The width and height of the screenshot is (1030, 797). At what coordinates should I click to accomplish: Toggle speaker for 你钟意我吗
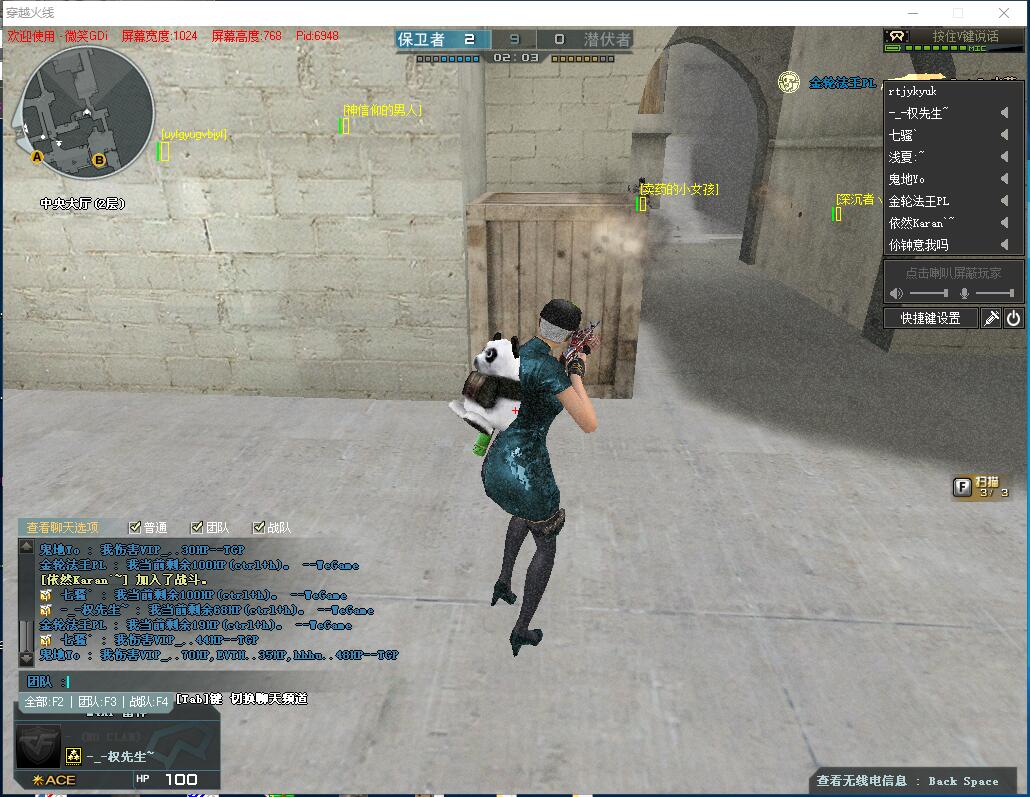pos(1004,245)
